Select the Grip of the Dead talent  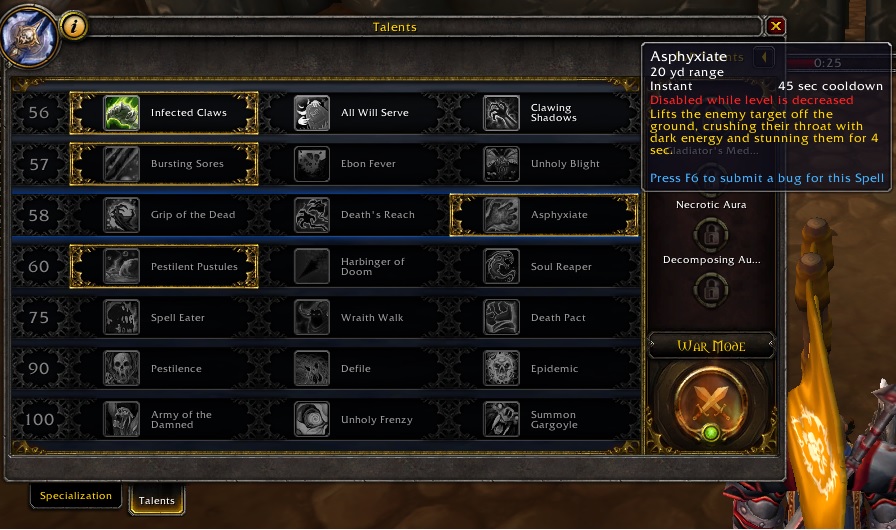click(164, 215)
